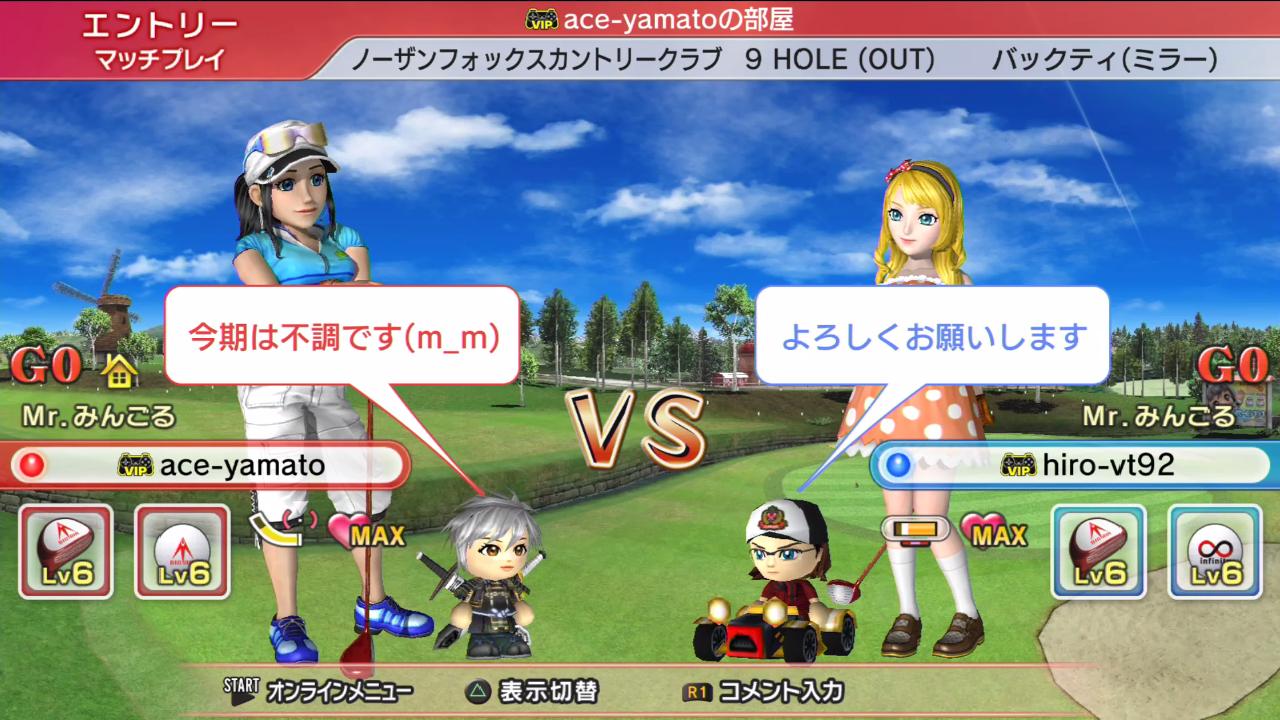The width and height of the screenshot is (1280, 720).
Task: Check hiro-vt92's Lv6 golf club slot
Action: point(1098,551)
